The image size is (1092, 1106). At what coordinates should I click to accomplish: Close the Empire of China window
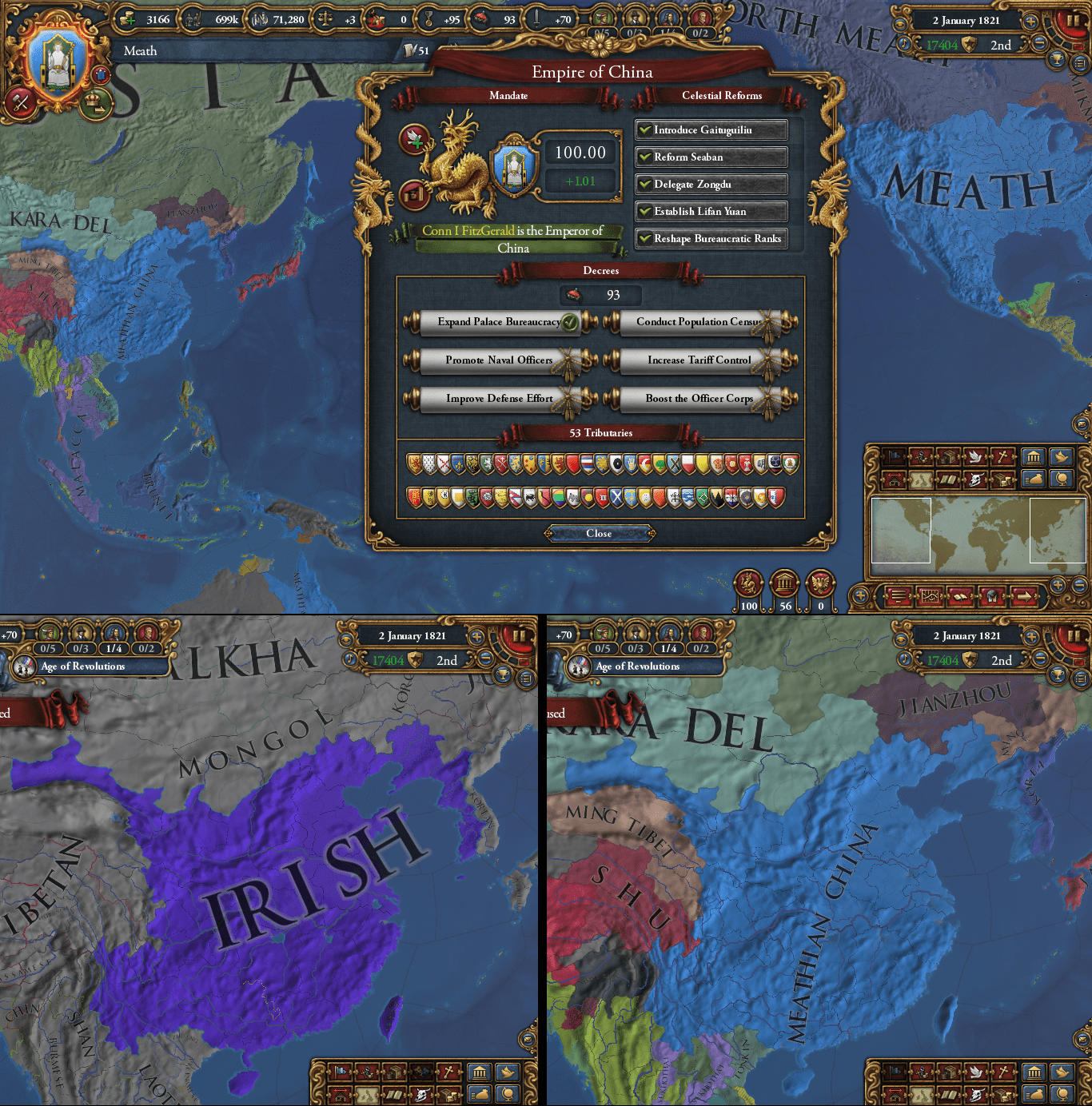pos(600,534)
